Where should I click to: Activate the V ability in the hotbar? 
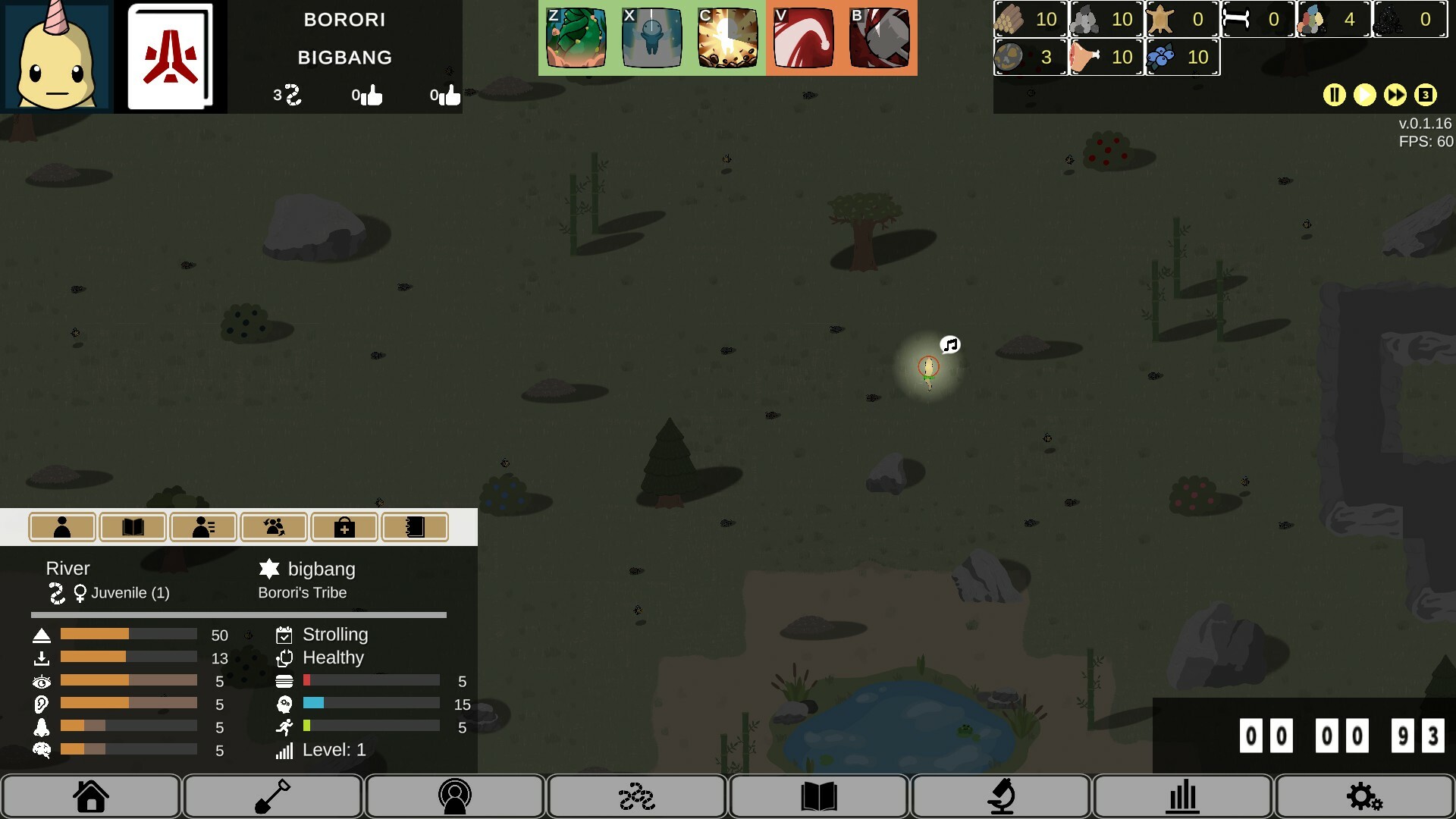point(803,37)
